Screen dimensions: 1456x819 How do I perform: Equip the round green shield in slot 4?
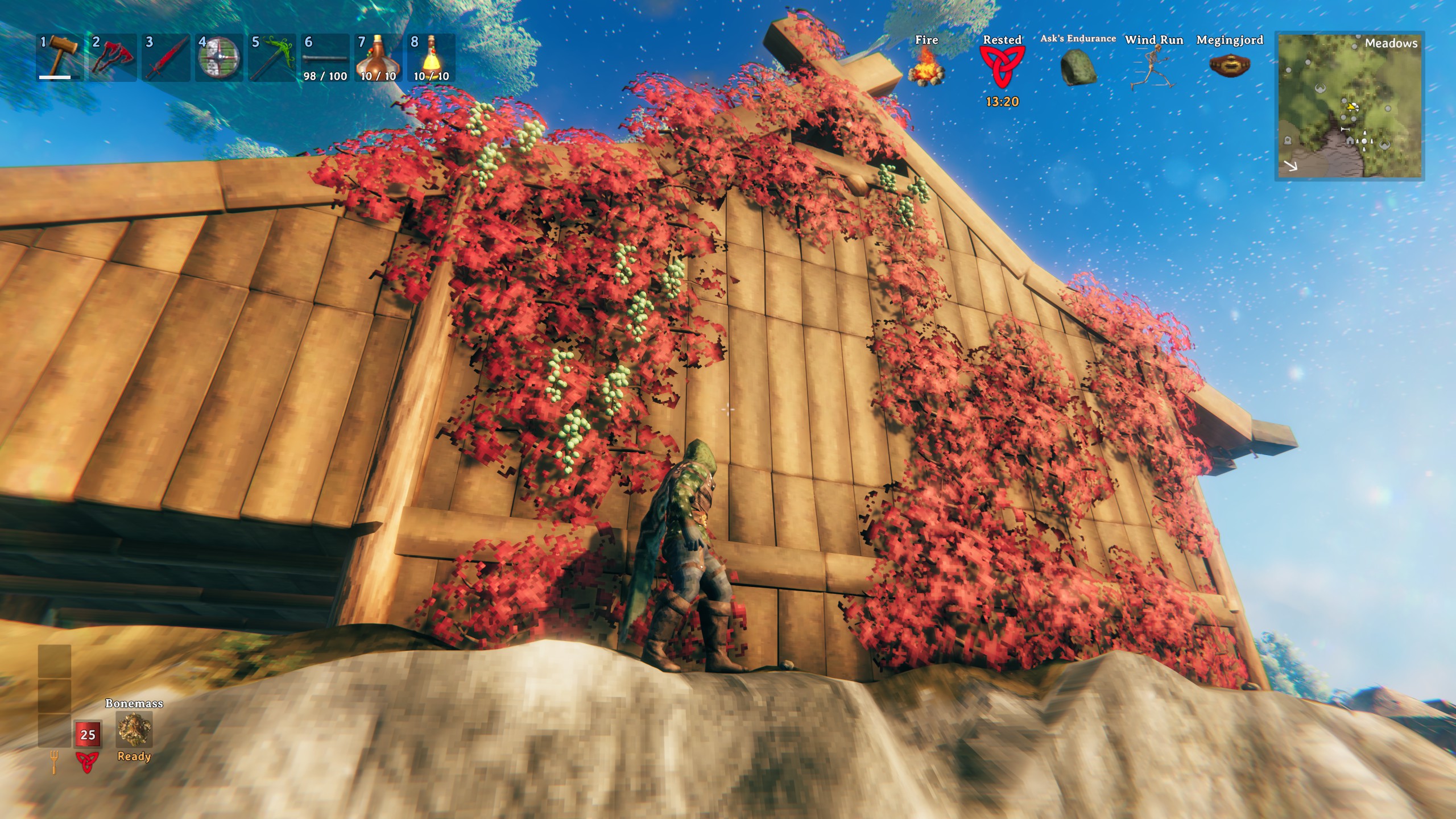(219, 57)
